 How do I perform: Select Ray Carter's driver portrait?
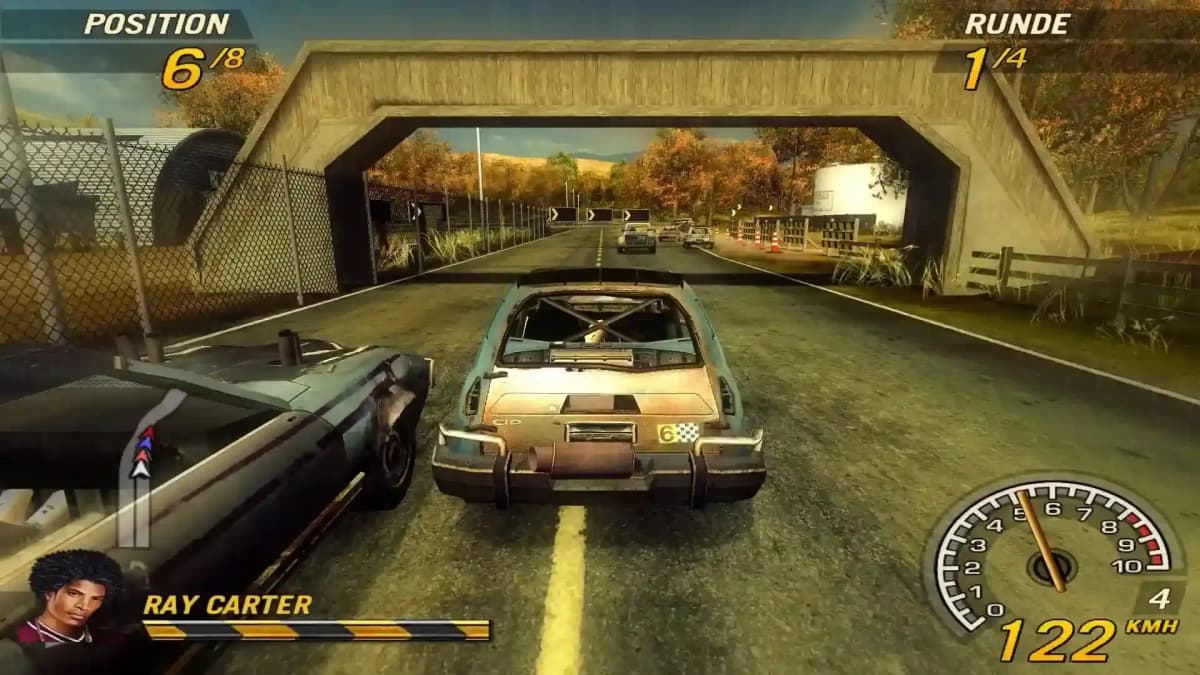74,598
